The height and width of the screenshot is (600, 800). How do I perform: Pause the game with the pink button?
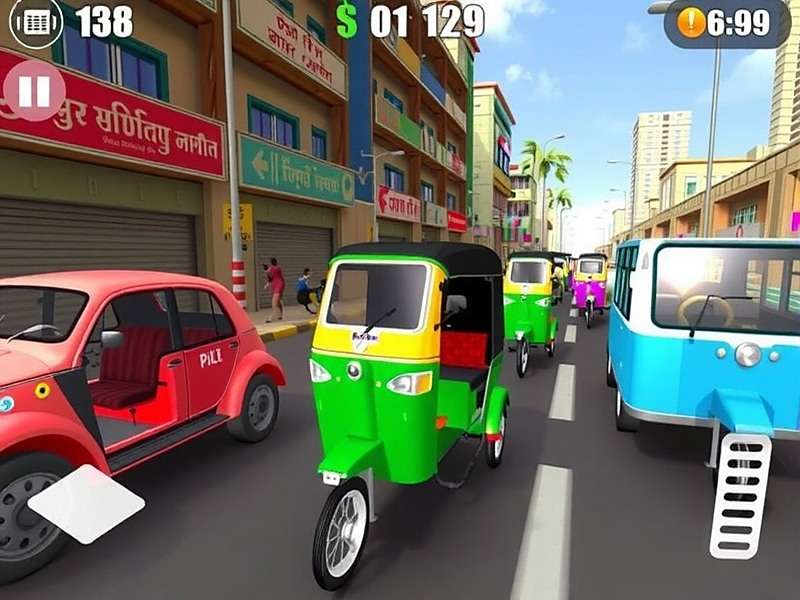point(35,91)
